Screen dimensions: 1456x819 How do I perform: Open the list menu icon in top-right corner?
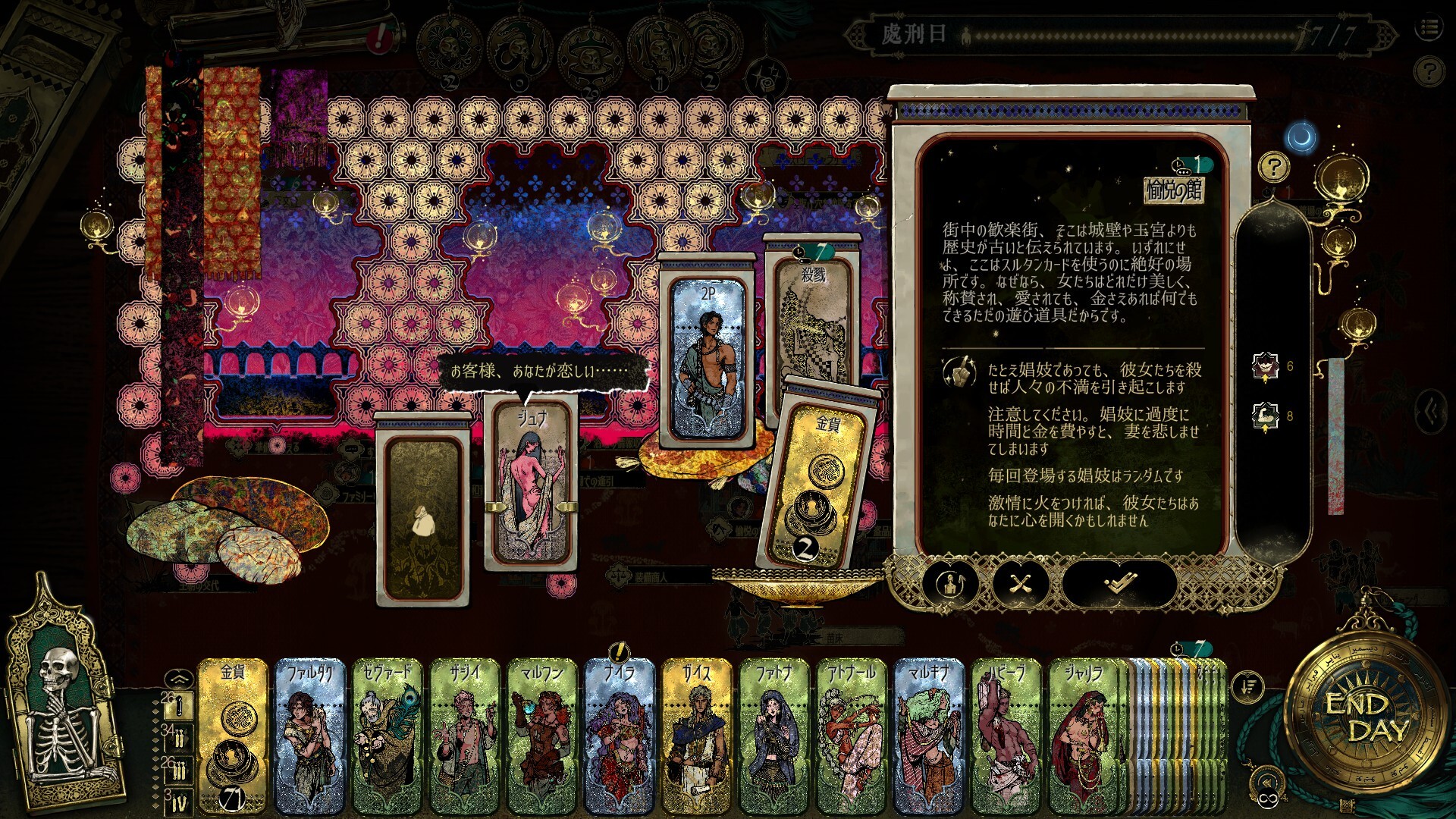[x=1429, y=29]
